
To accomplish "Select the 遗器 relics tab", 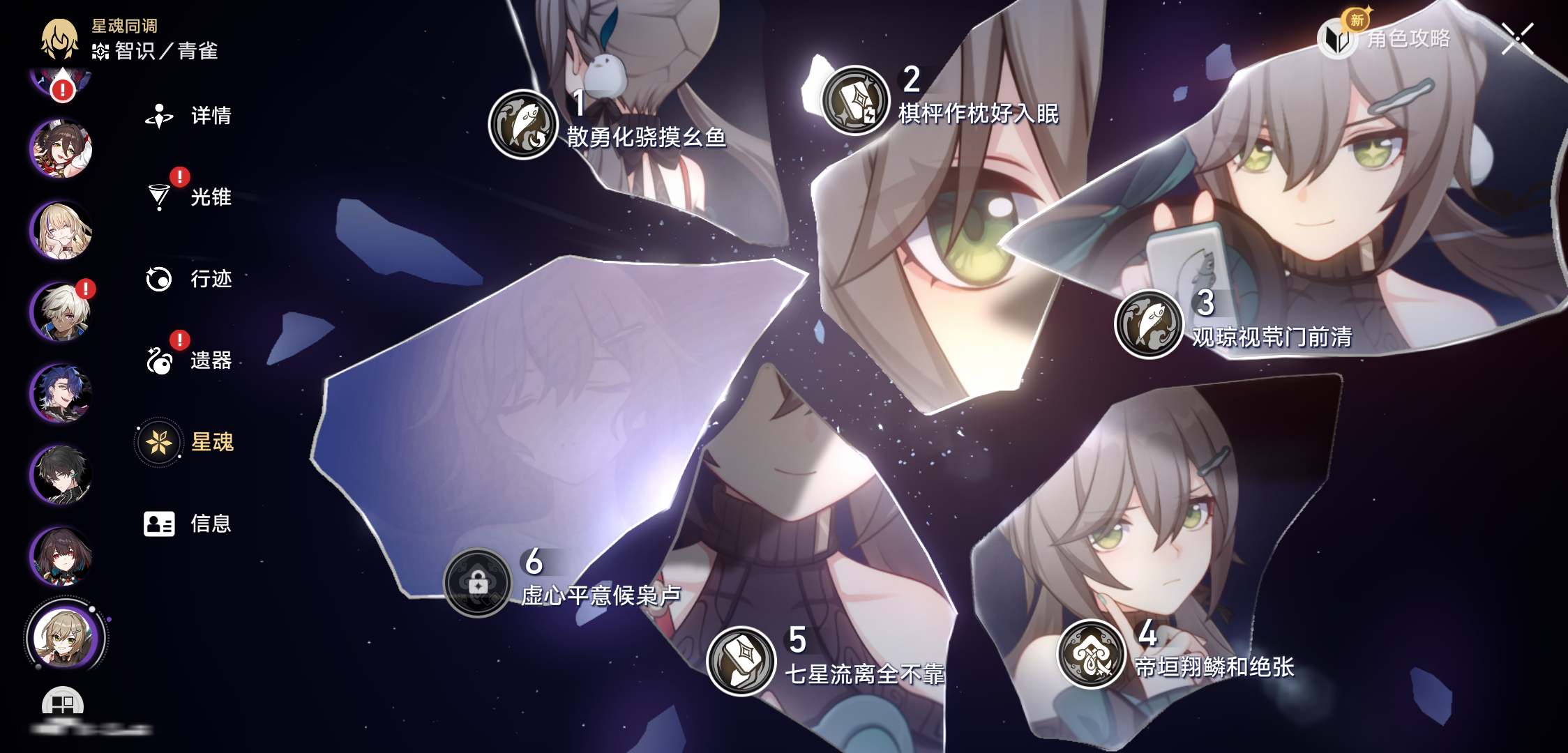I will (x=189, y=360).
